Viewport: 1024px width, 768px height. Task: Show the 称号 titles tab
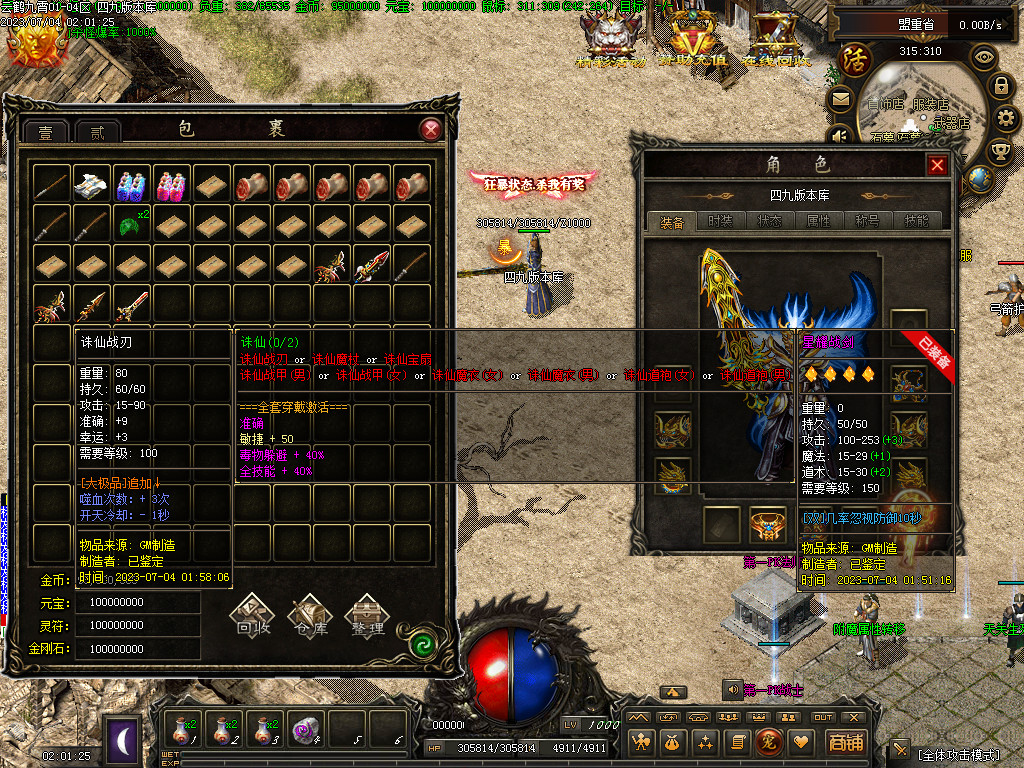point(867,222)
